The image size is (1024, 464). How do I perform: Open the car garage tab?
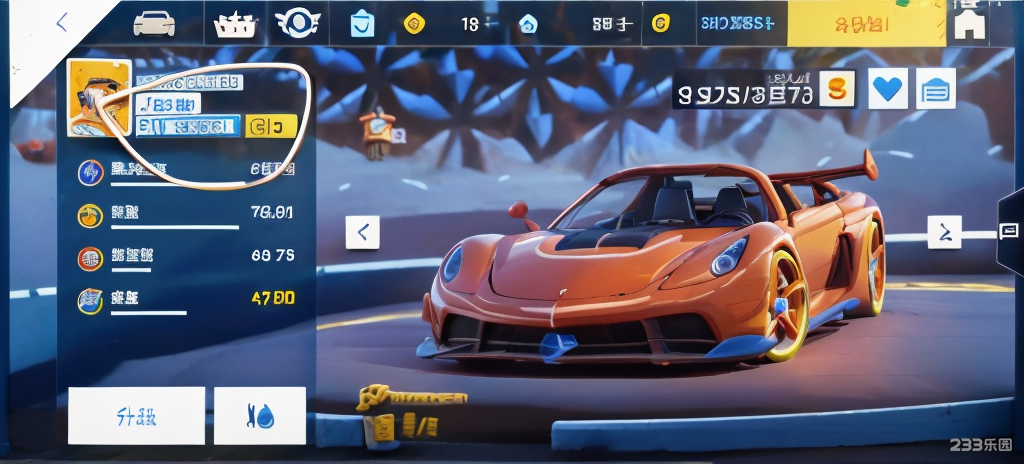tap(154, 23)
